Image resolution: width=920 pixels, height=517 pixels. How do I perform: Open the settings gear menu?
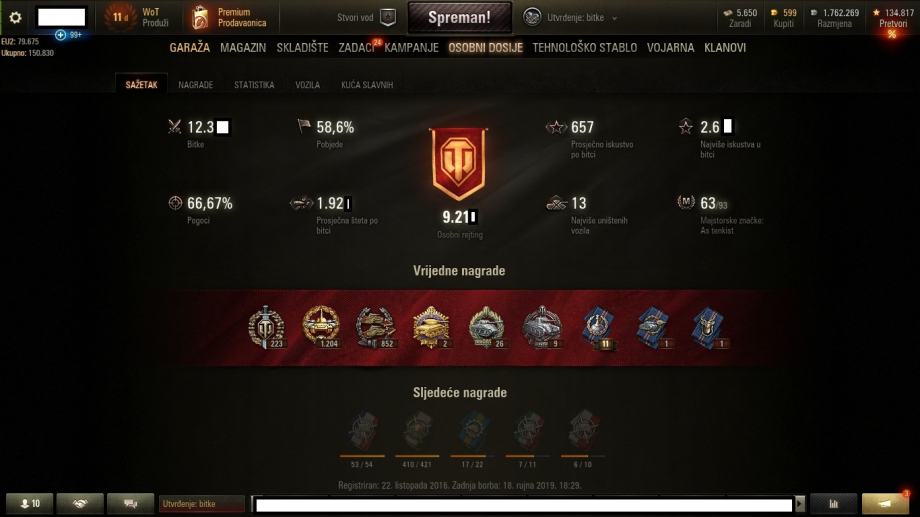click(x=15, y=17)
